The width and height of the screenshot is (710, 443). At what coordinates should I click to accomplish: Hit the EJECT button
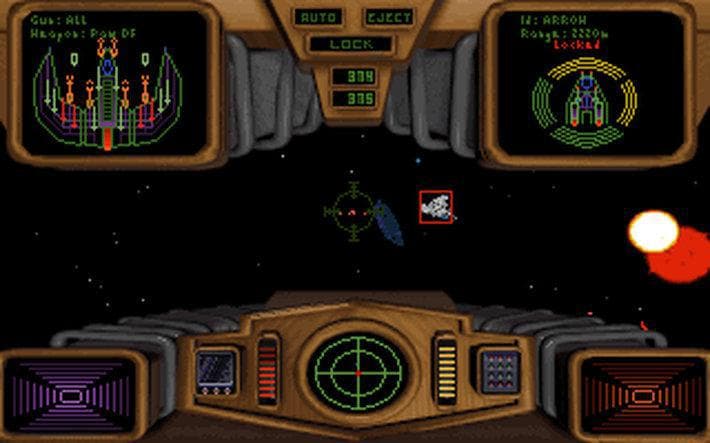389,18
